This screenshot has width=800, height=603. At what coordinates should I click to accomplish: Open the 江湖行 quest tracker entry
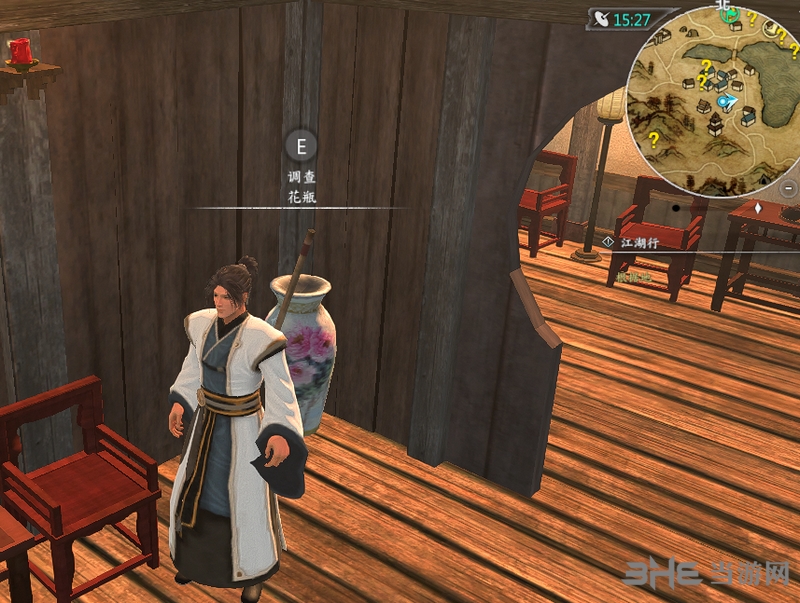click(x=640, y=242)
